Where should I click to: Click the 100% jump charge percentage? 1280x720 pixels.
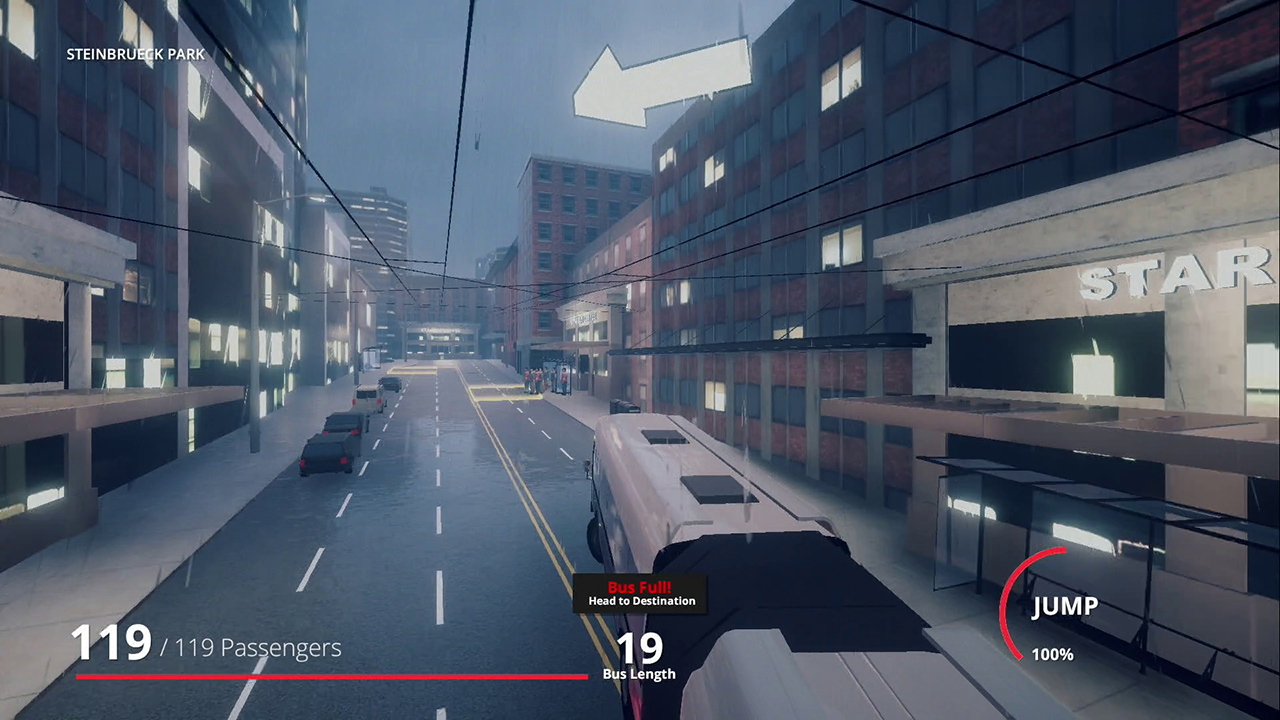click(x=1051, y=655)
